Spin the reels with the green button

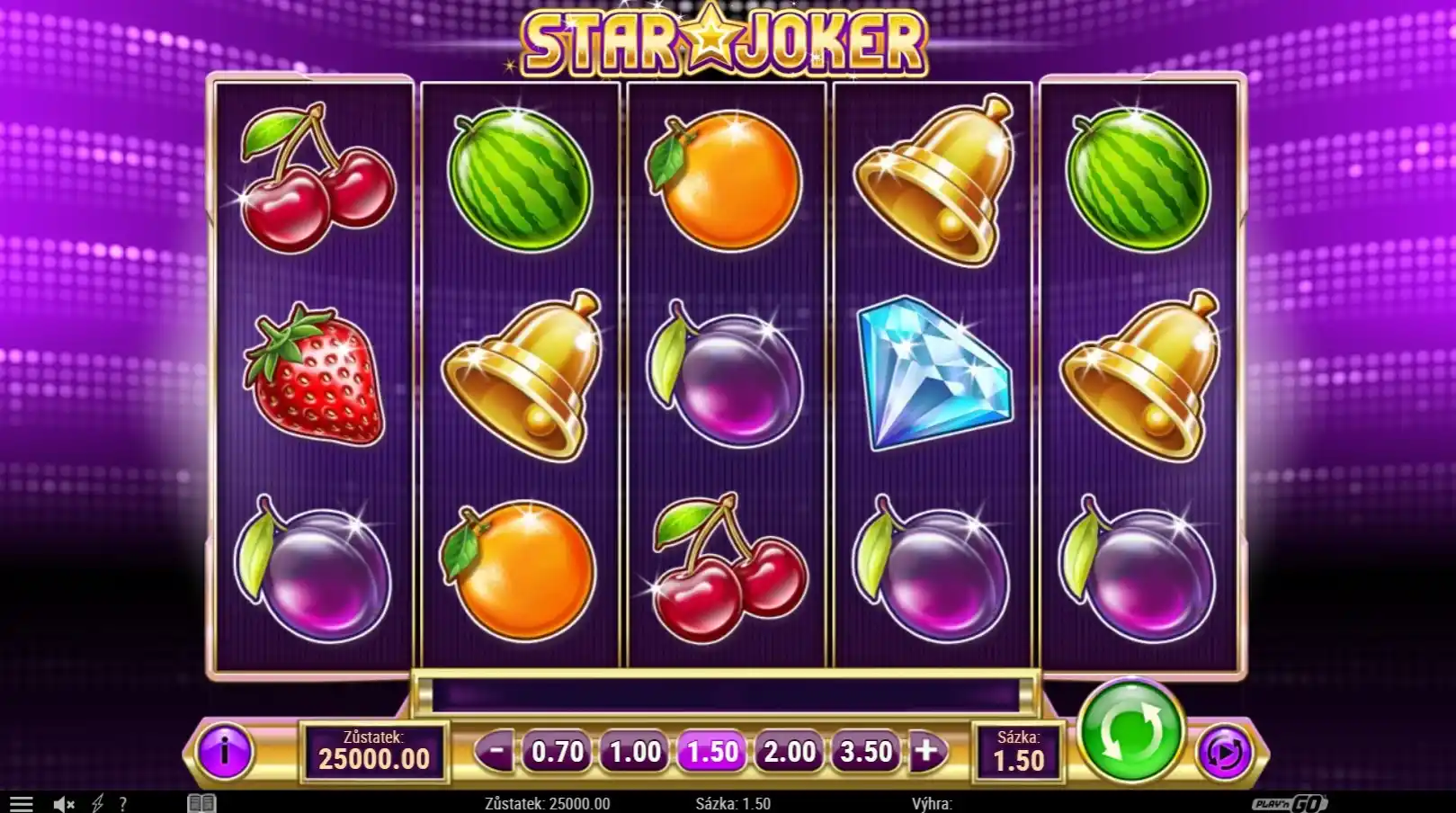click(x=1130, y=728)
